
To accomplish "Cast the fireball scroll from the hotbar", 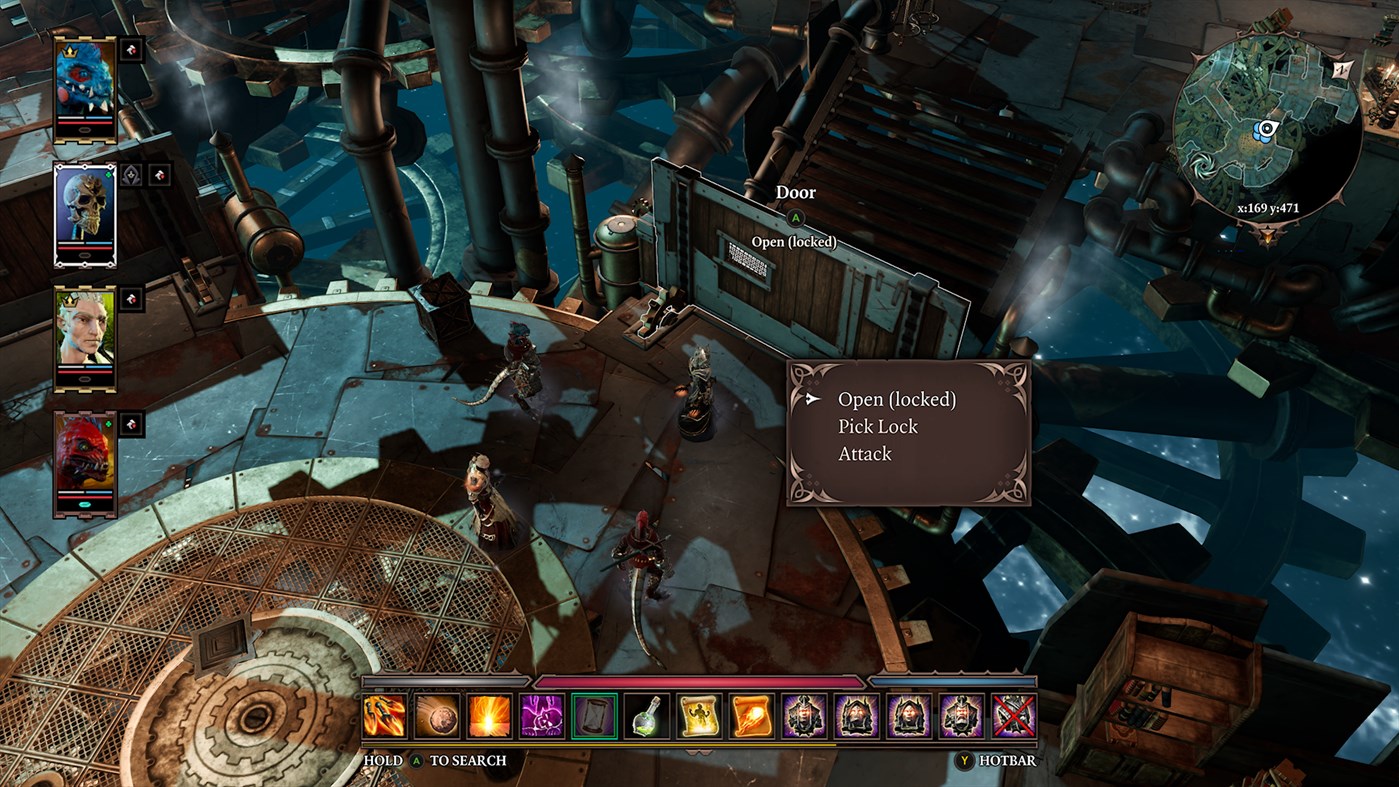I will [x=752, y=714].
